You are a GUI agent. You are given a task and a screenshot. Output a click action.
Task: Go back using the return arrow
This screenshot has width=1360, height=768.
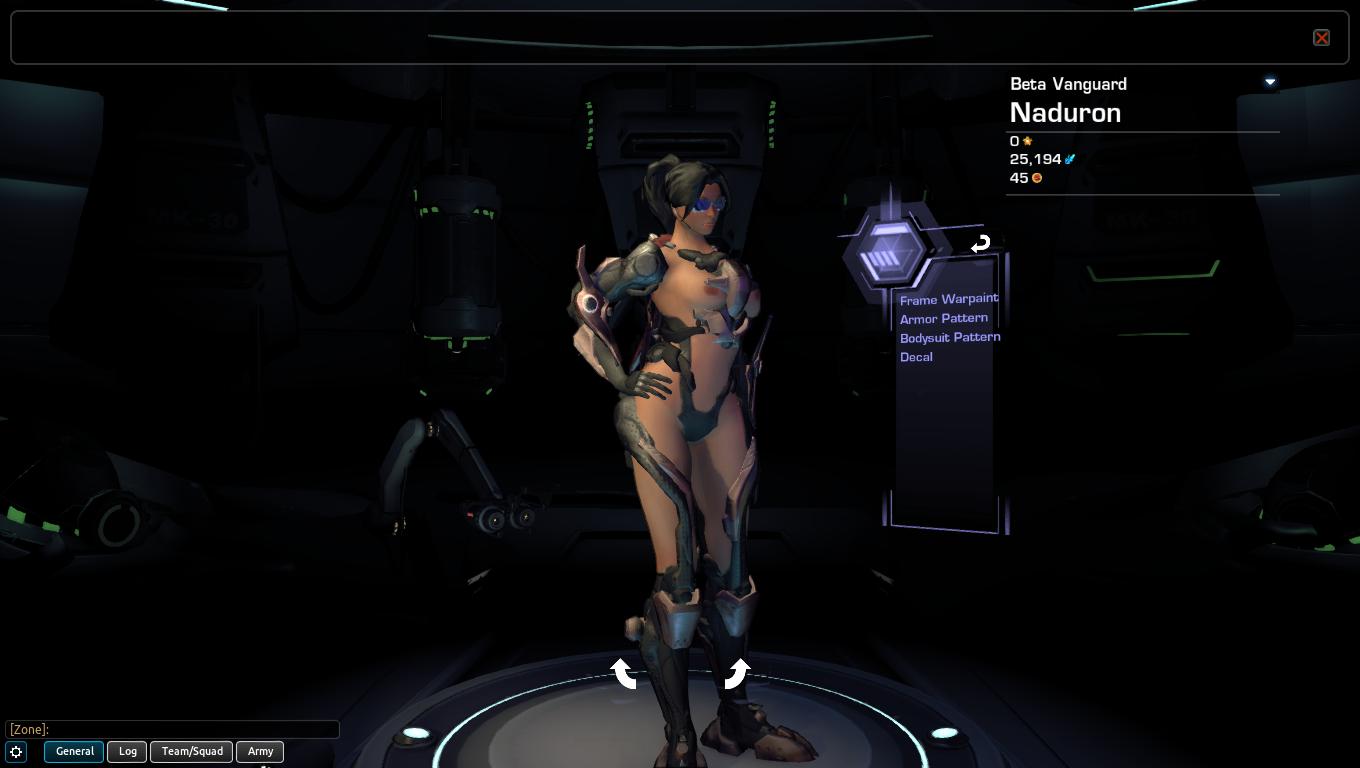pyautogui.click(x=980, y=244)
